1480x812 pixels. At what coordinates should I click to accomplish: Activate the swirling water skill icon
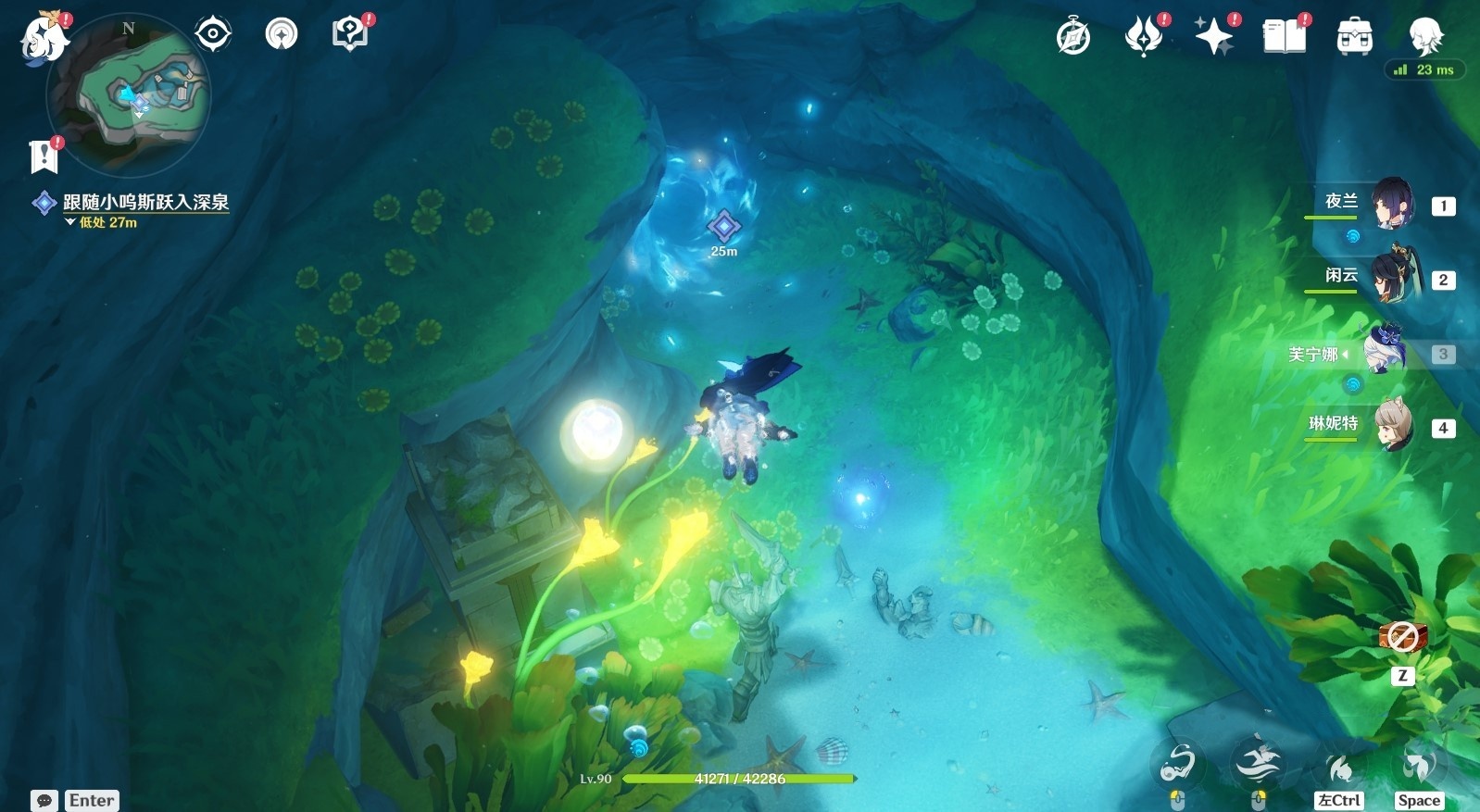(1177, 764)
